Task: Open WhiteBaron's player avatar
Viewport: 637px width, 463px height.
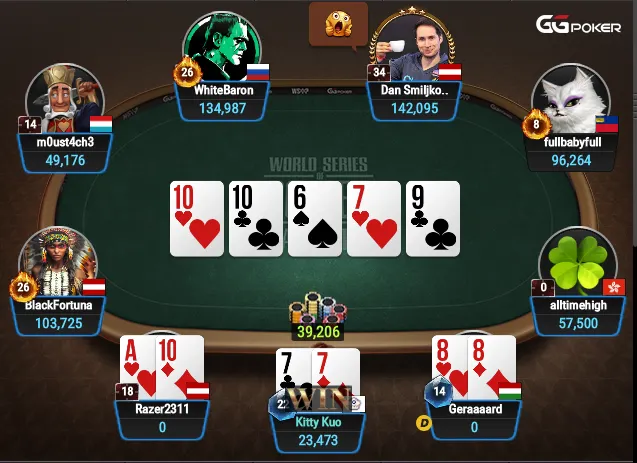Action: click(x=221, y=47)
